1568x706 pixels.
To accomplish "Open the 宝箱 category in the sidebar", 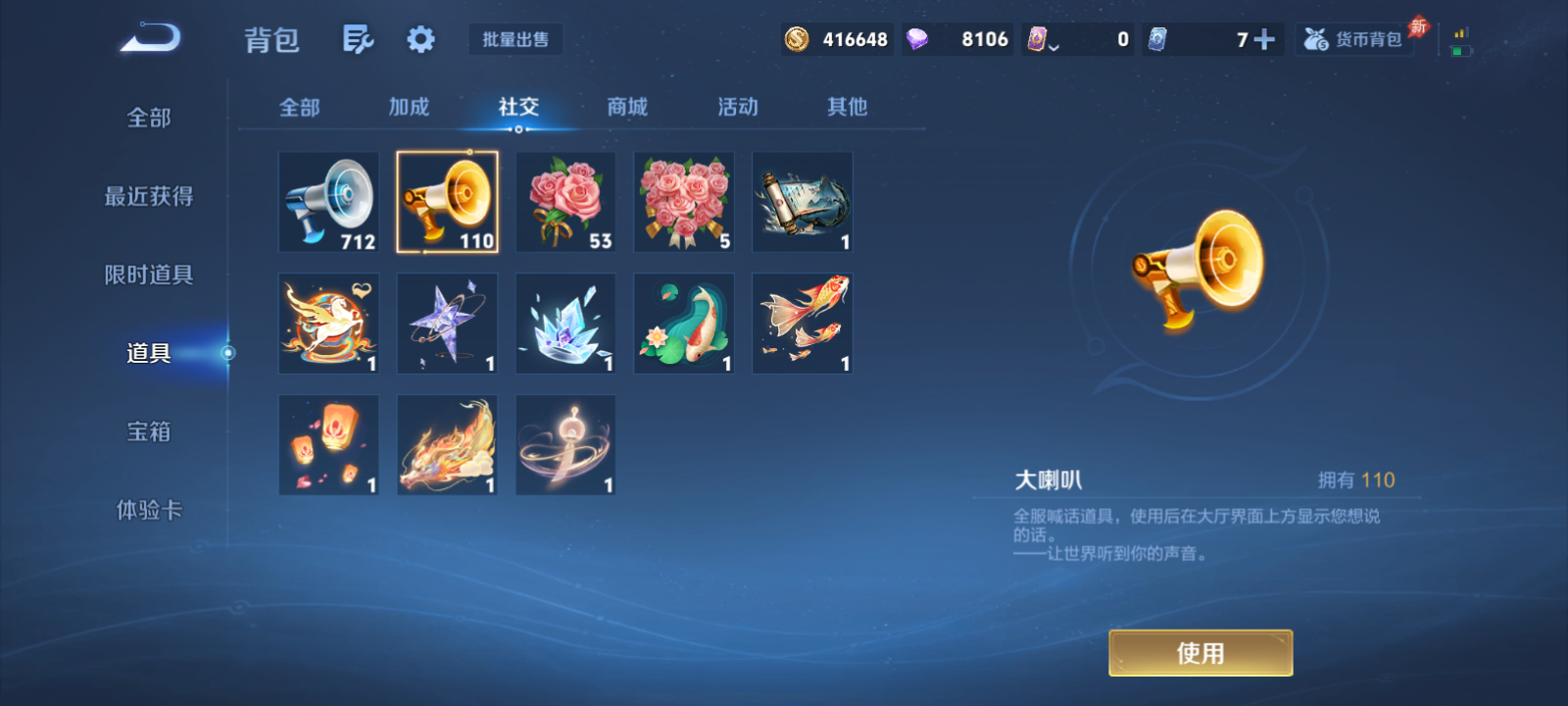I will 148,431.
